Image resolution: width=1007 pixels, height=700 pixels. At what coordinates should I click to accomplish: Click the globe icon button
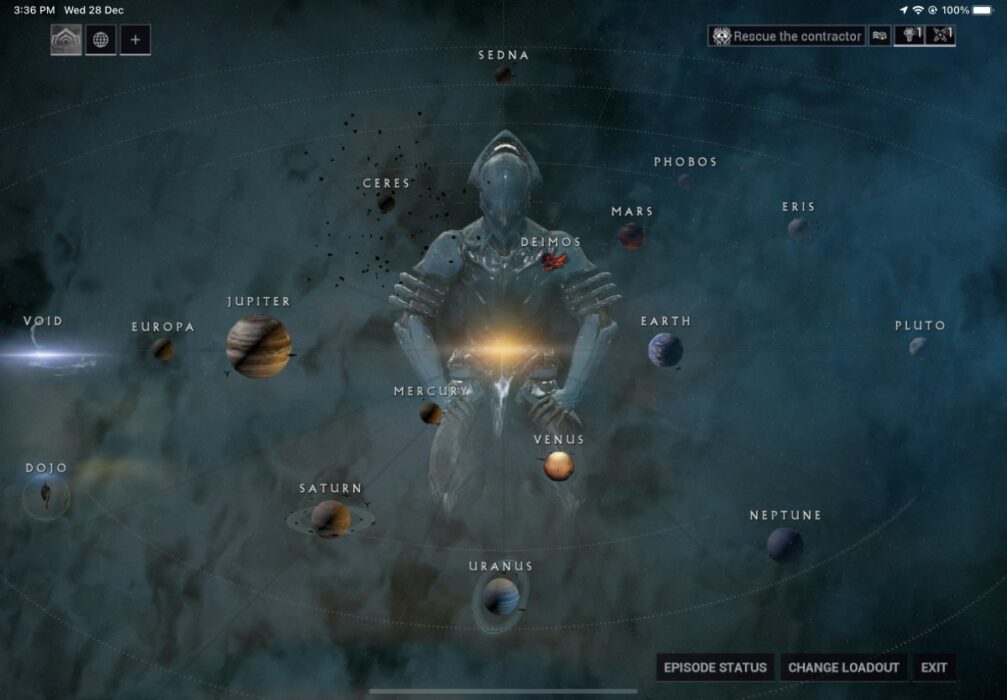coord(100,40)
